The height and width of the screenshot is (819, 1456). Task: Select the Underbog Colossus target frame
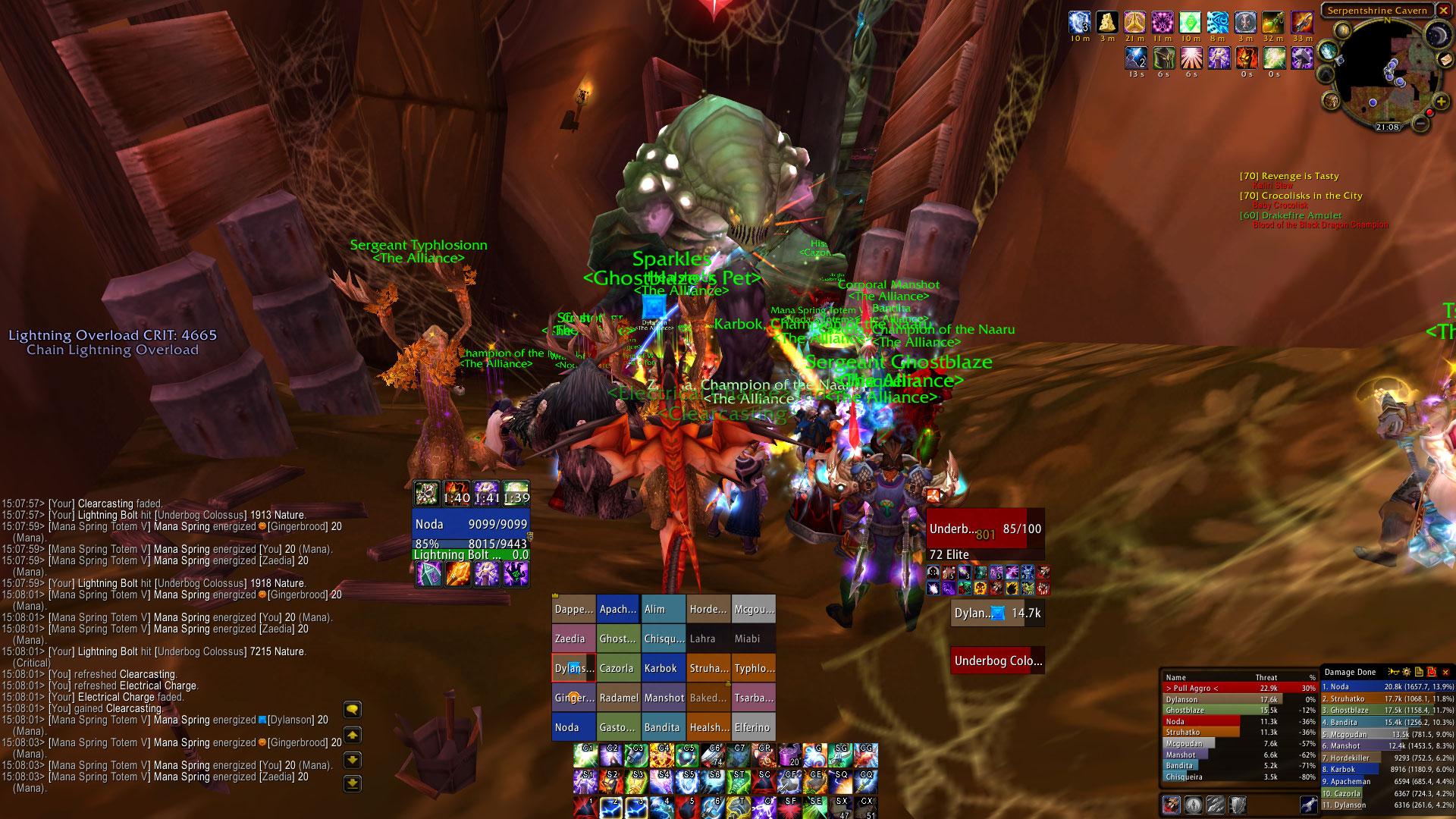point(997,661)
